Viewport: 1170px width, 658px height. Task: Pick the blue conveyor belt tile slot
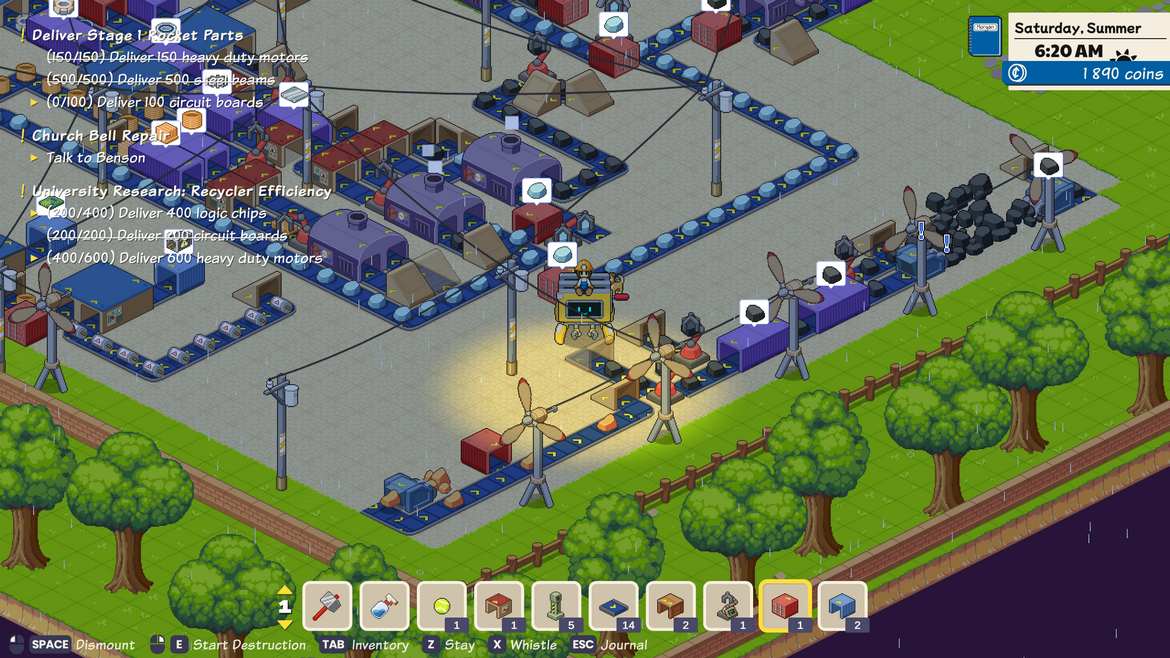point(613,606)
